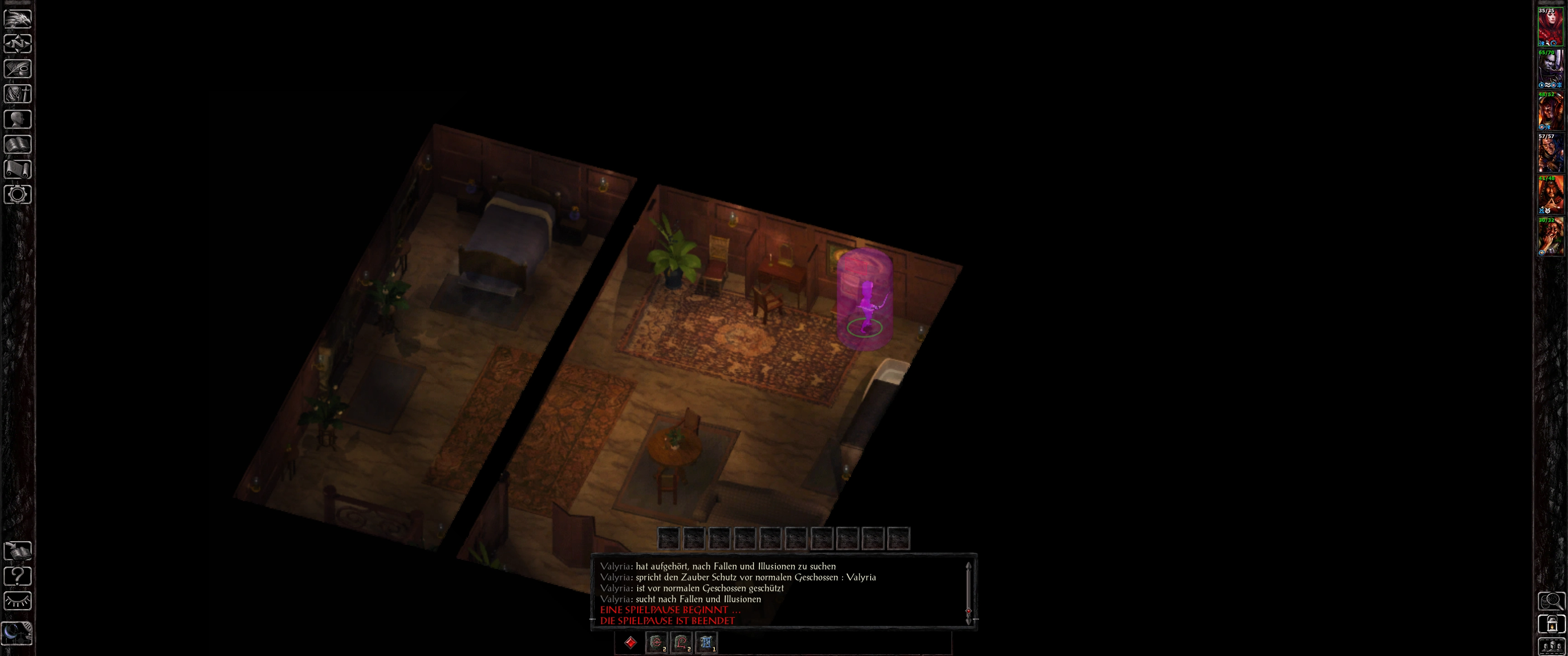Open the mage spellbook open-book icon

pyautogui.click(x=18, y=144)
